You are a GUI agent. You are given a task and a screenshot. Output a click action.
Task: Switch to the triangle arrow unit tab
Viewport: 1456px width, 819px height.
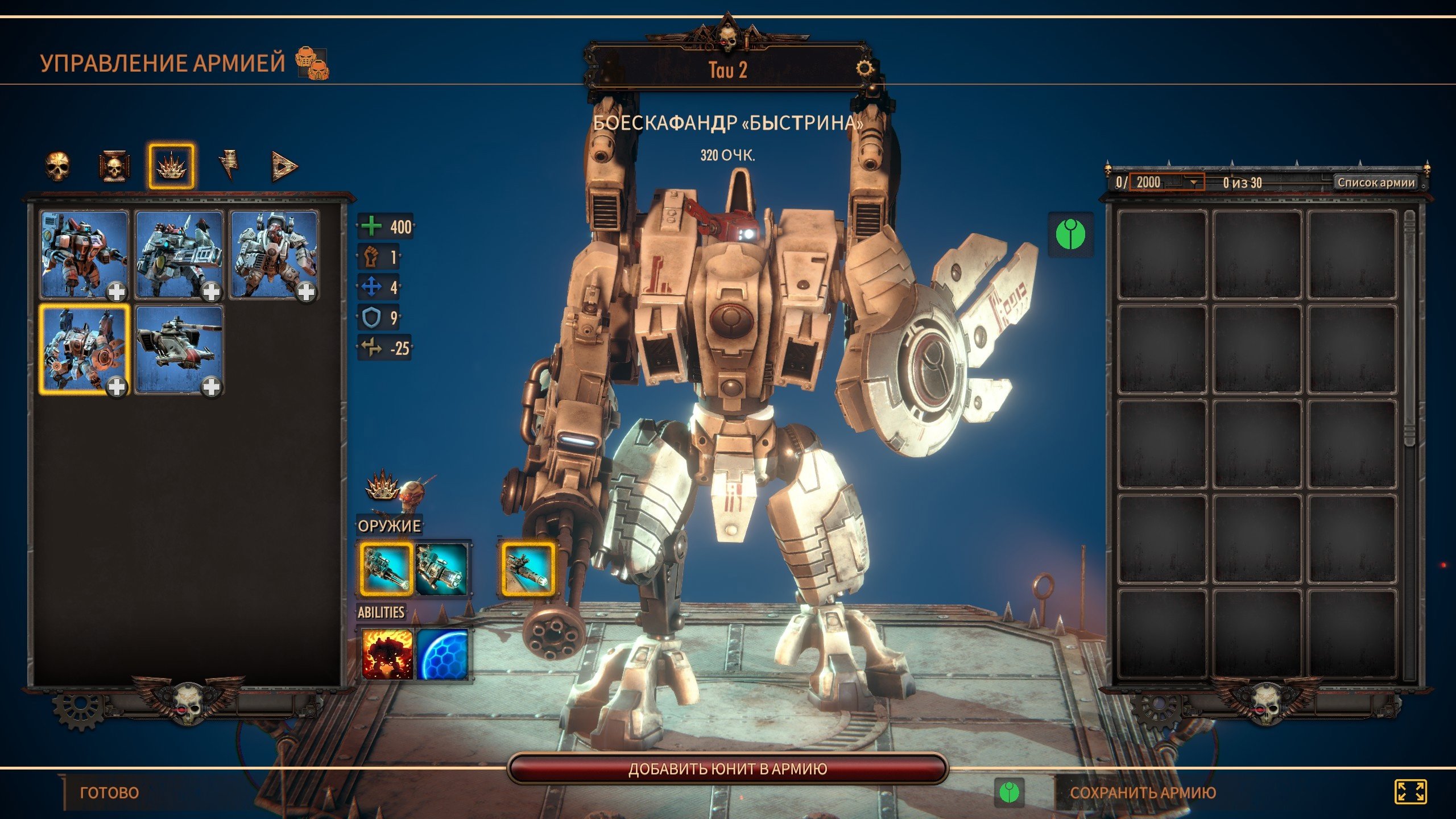tap(284, 166)
